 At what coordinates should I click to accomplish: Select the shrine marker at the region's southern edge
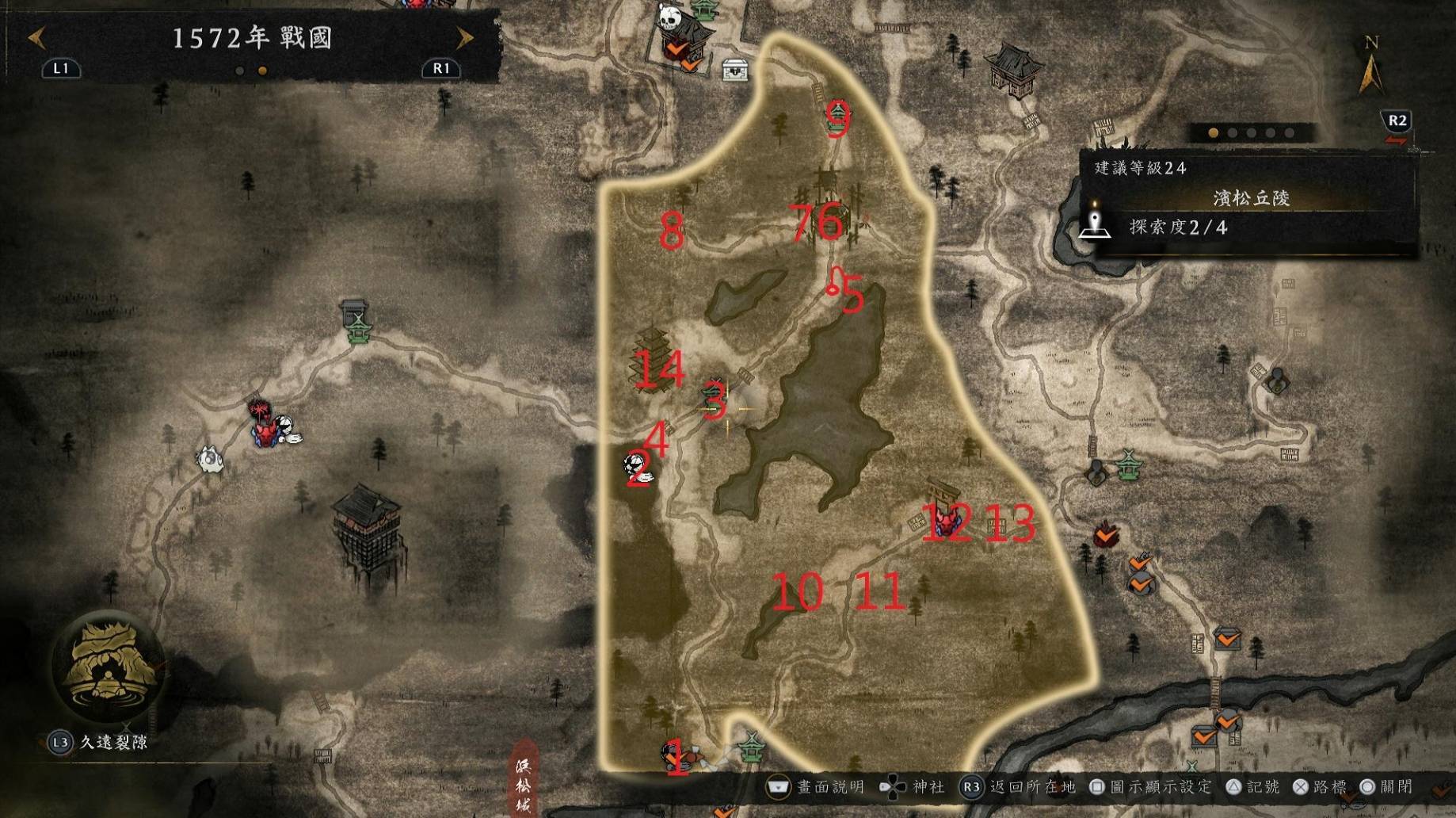pos(750,745)
